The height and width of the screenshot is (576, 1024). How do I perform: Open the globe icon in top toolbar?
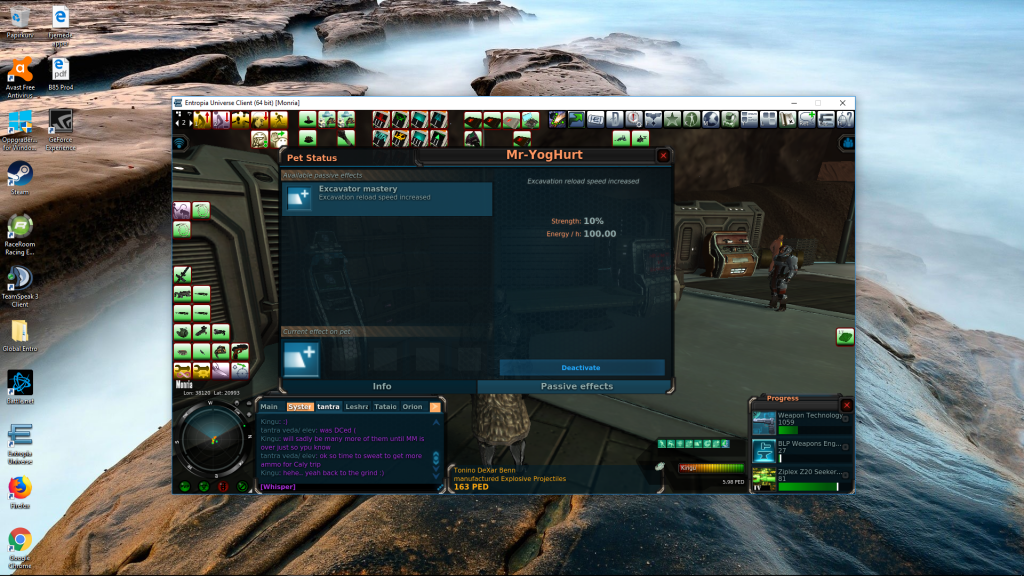[x=711, y=120]
